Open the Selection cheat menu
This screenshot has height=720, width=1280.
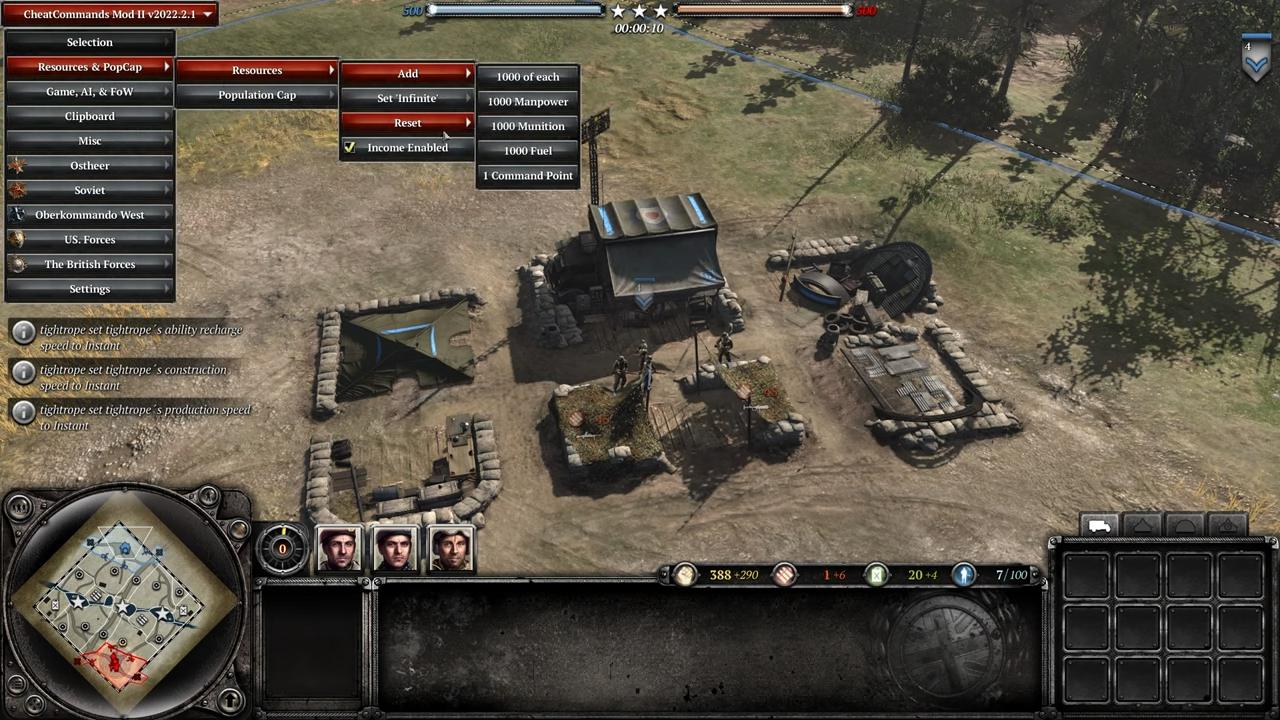pos(90,43)
